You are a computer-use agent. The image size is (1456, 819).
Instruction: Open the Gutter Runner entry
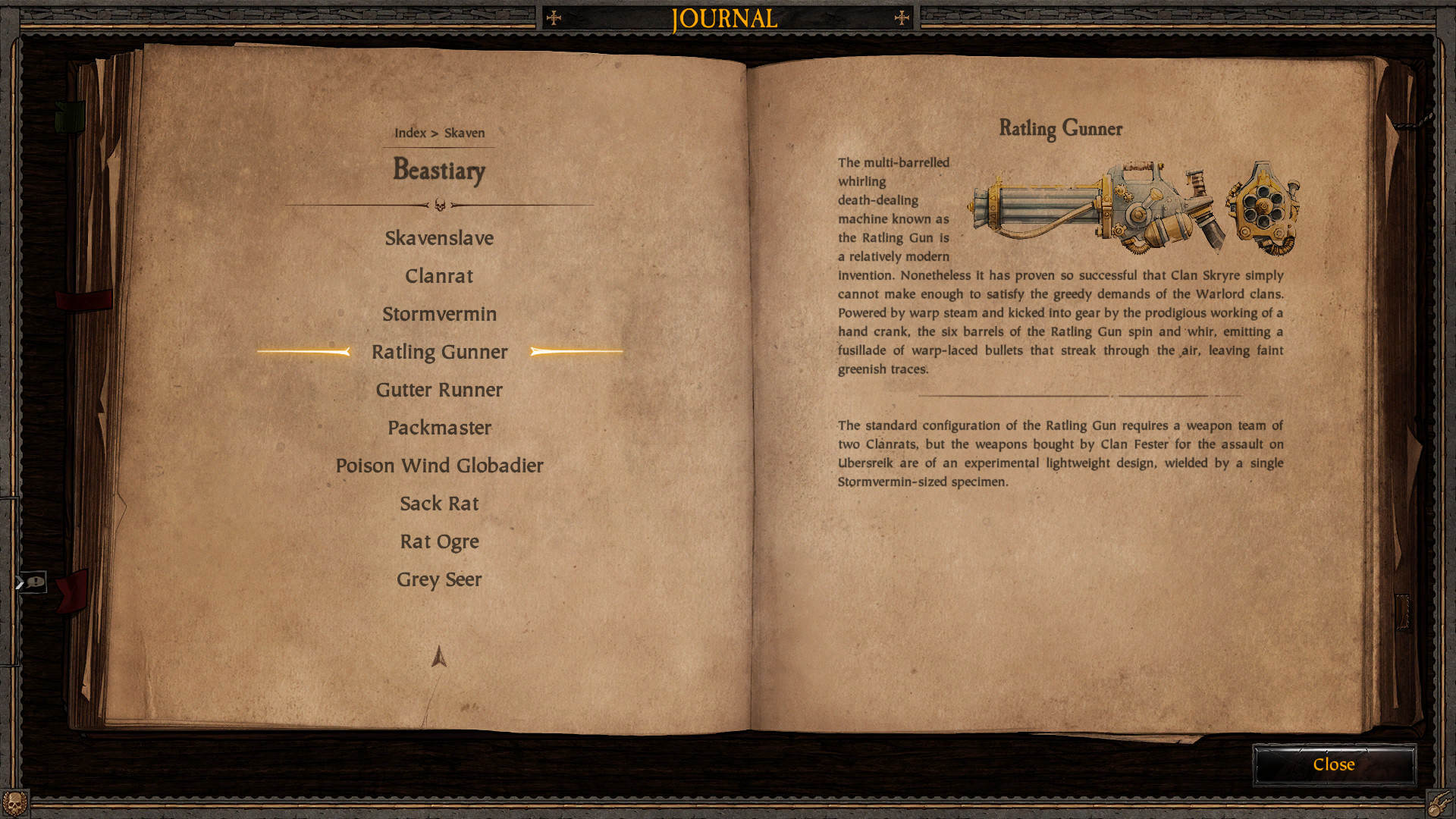coord(439,390)
